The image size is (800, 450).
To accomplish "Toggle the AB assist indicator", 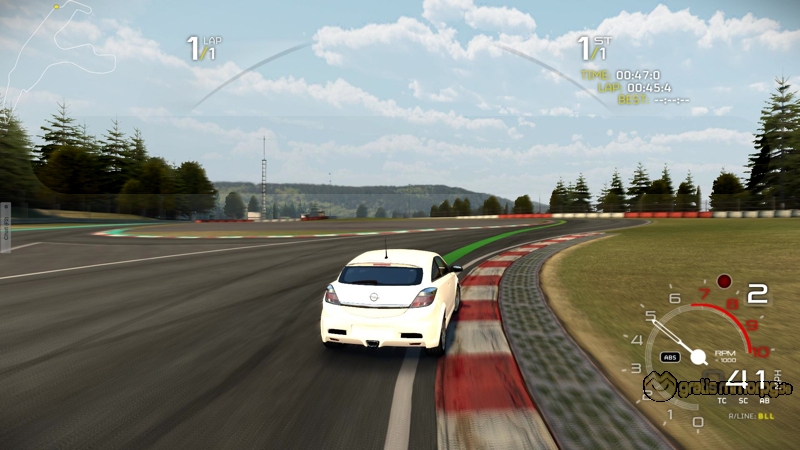I will [763, 400].
